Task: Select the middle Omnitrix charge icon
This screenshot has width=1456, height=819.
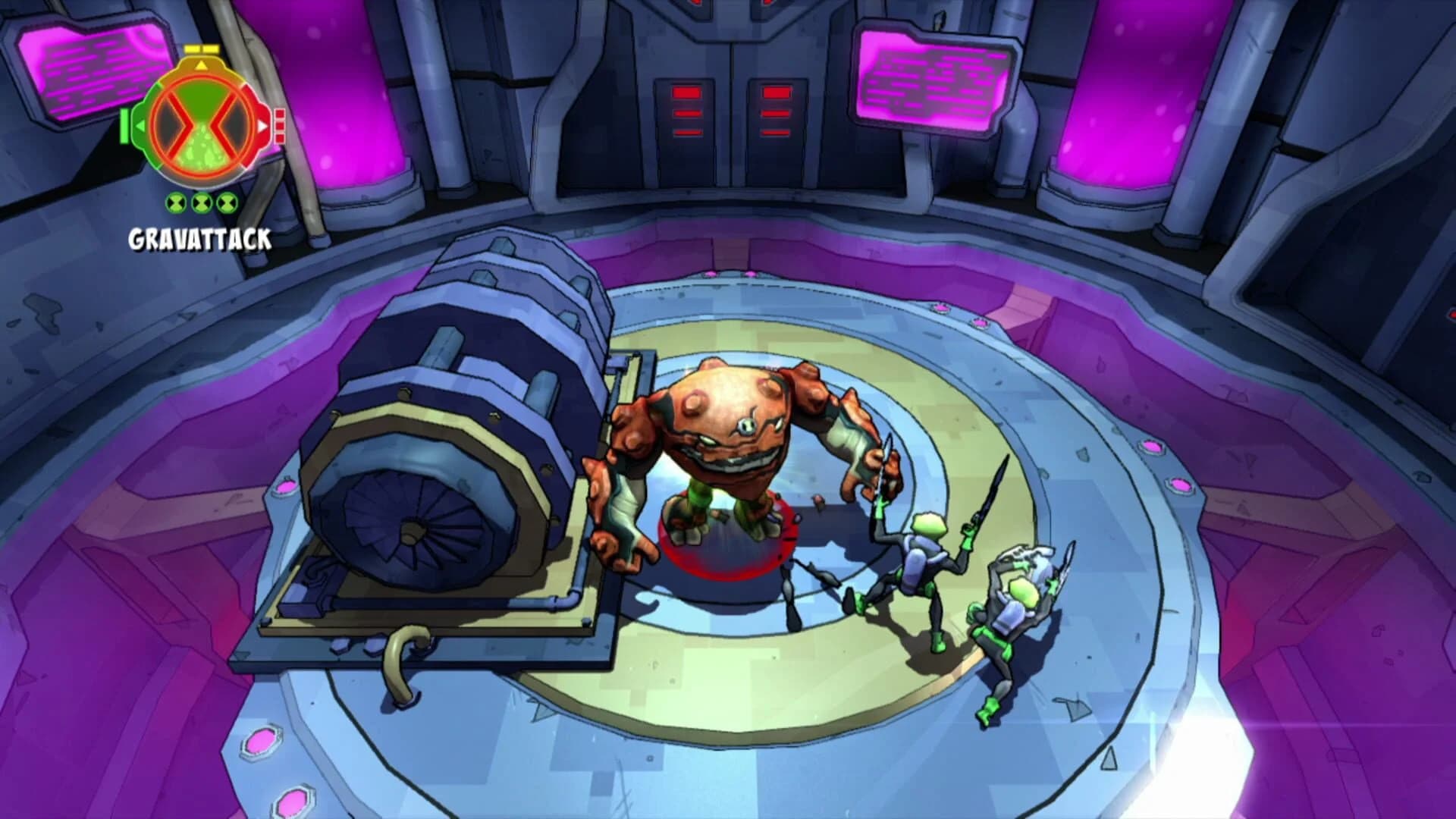Action: click(201, 203)
